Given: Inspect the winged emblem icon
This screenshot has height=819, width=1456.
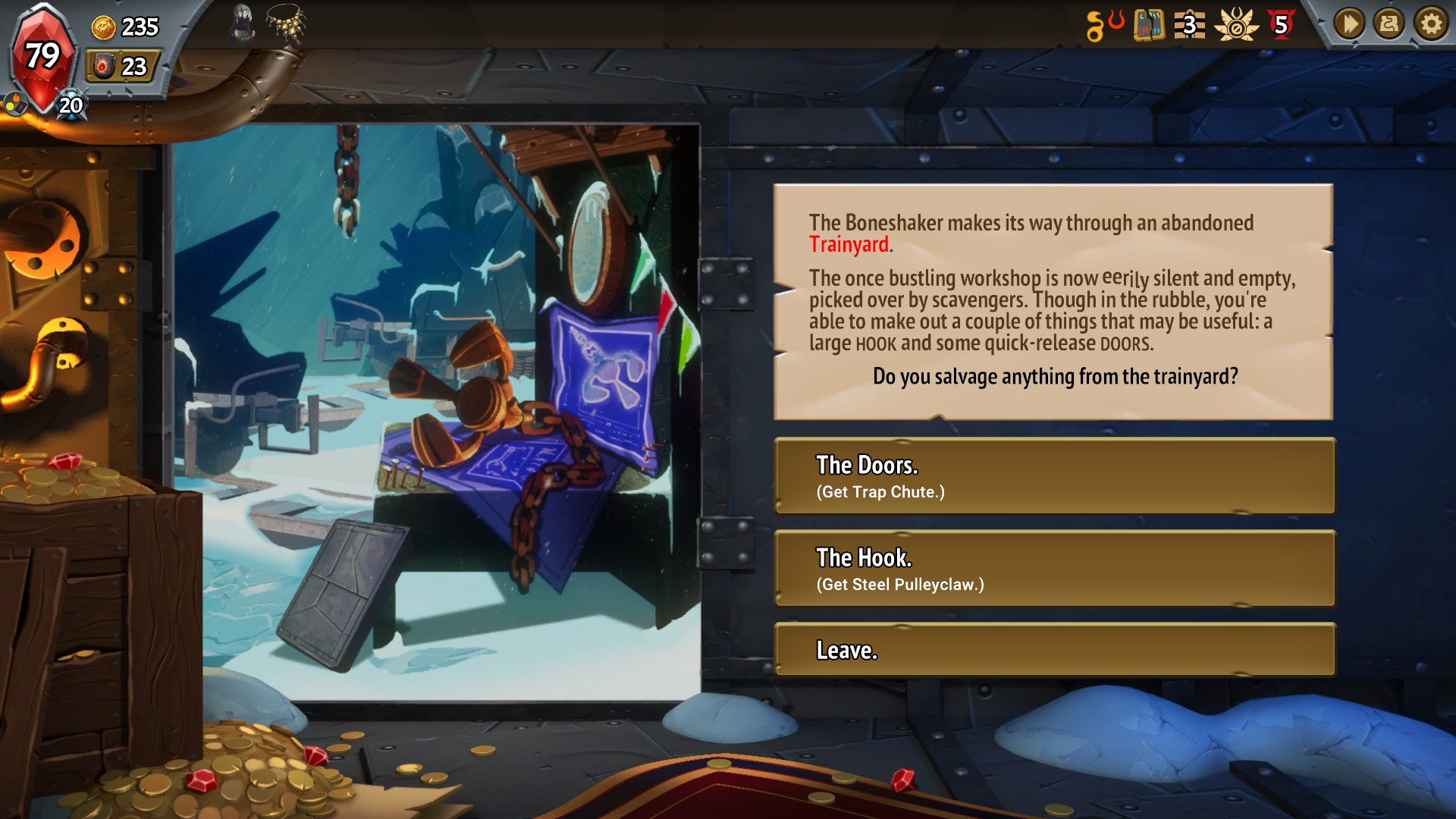Looking at the screenshot, I should tap(1236, 25).
